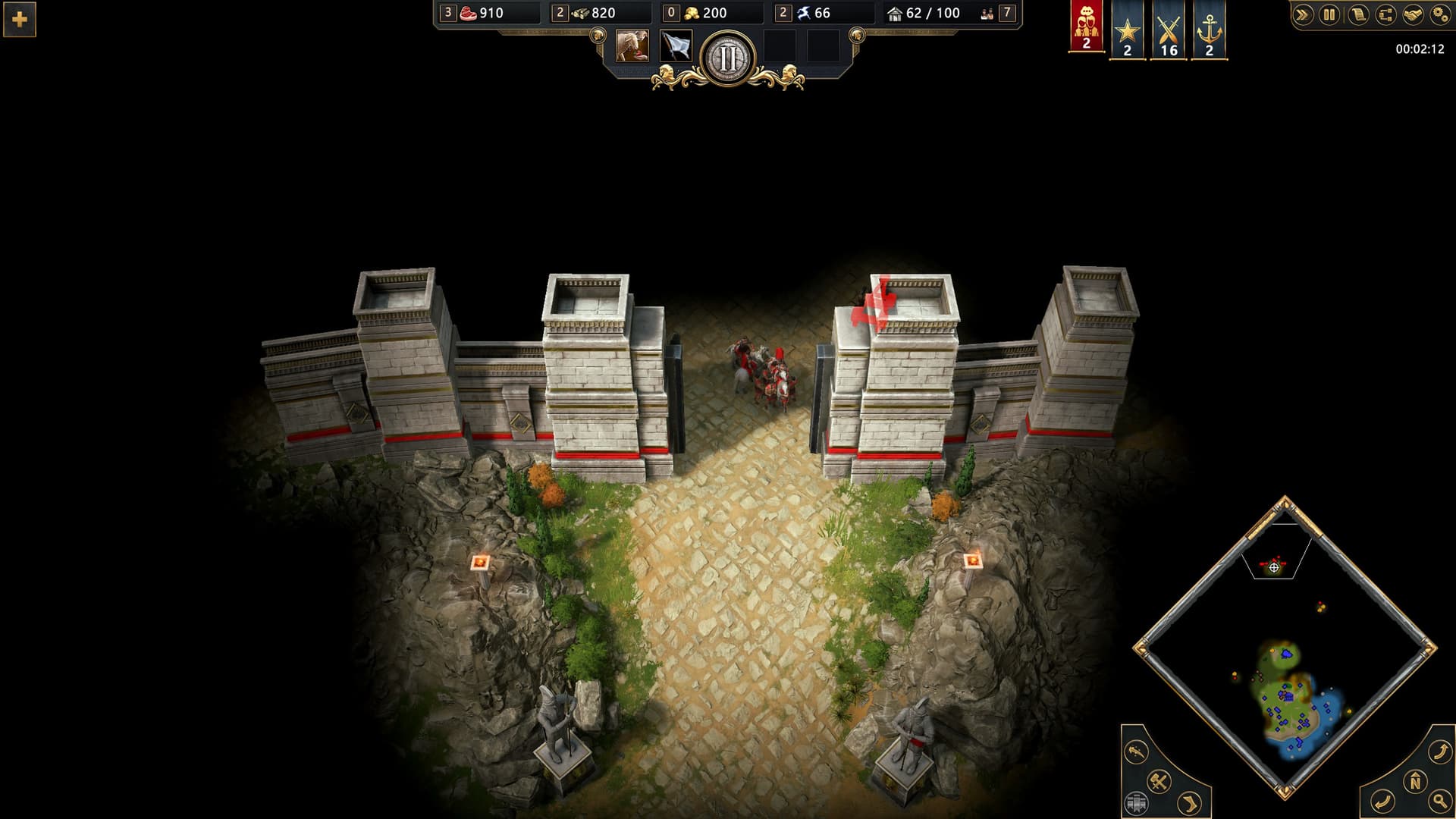1456x819 pixels.
Task: Activate the white flag god power
Action: click(x=676, y=46)
